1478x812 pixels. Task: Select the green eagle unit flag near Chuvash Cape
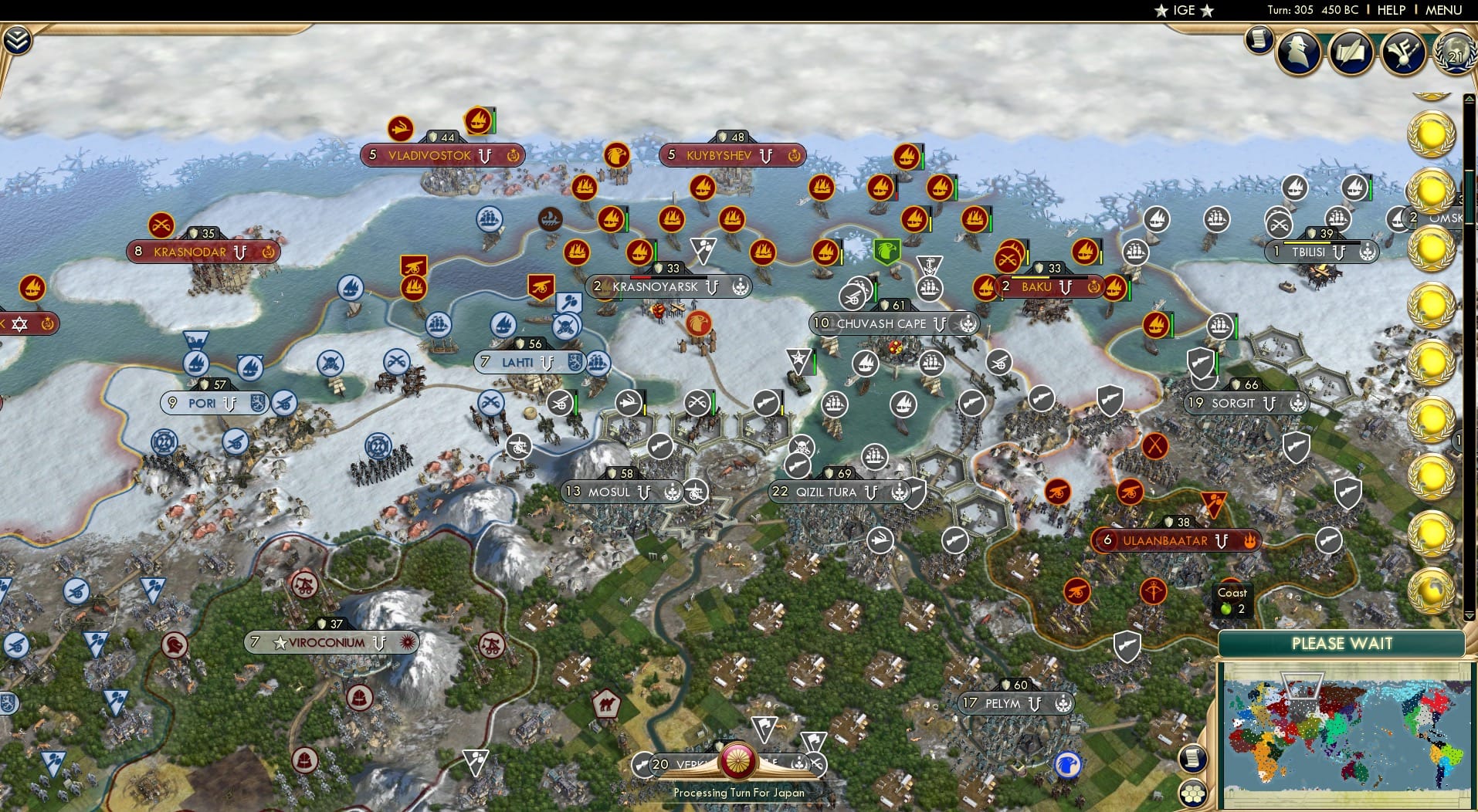pos(885,250)
